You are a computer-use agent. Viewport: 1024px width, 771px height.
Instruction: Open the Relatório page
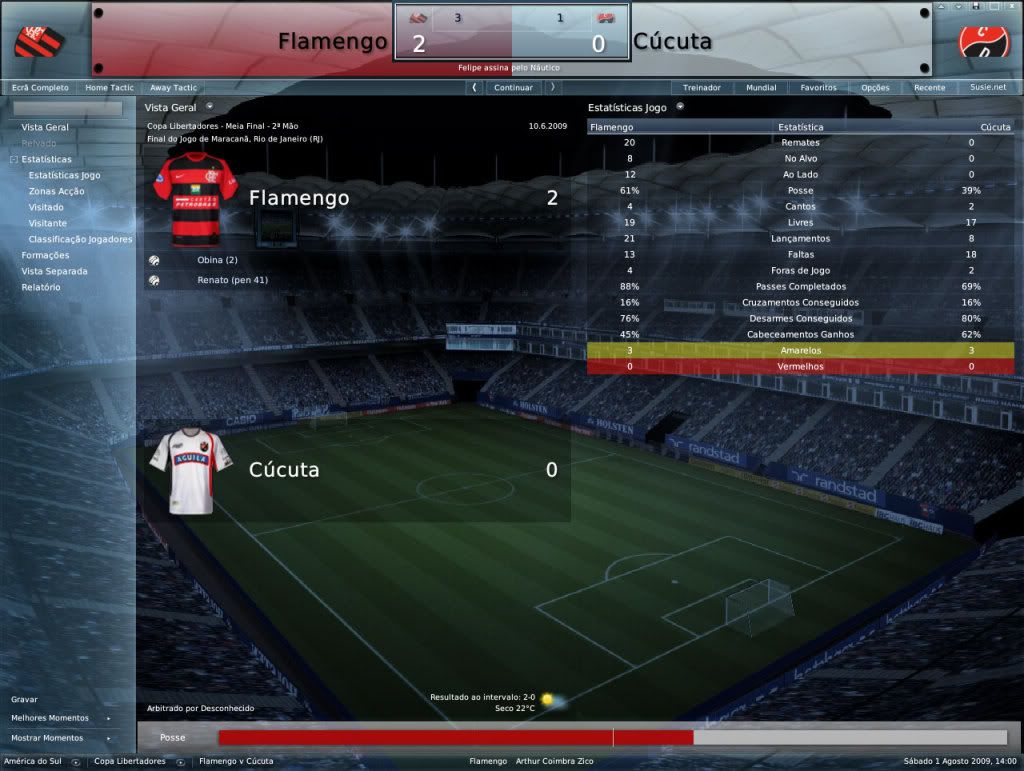coord(41,287)
